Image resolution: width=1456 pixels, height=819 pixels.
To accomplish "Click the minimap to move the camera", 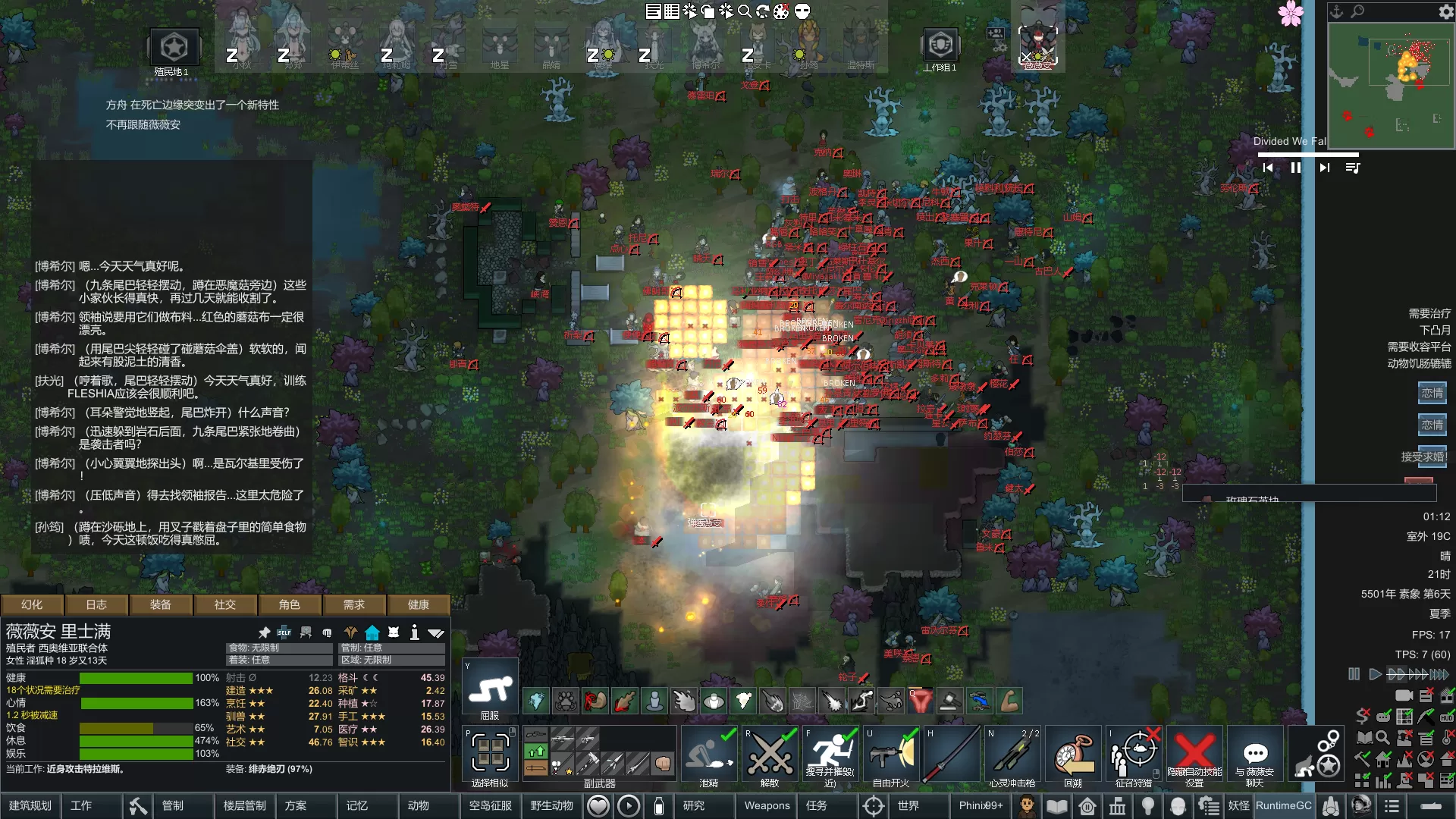I will tap(1390, 85).
